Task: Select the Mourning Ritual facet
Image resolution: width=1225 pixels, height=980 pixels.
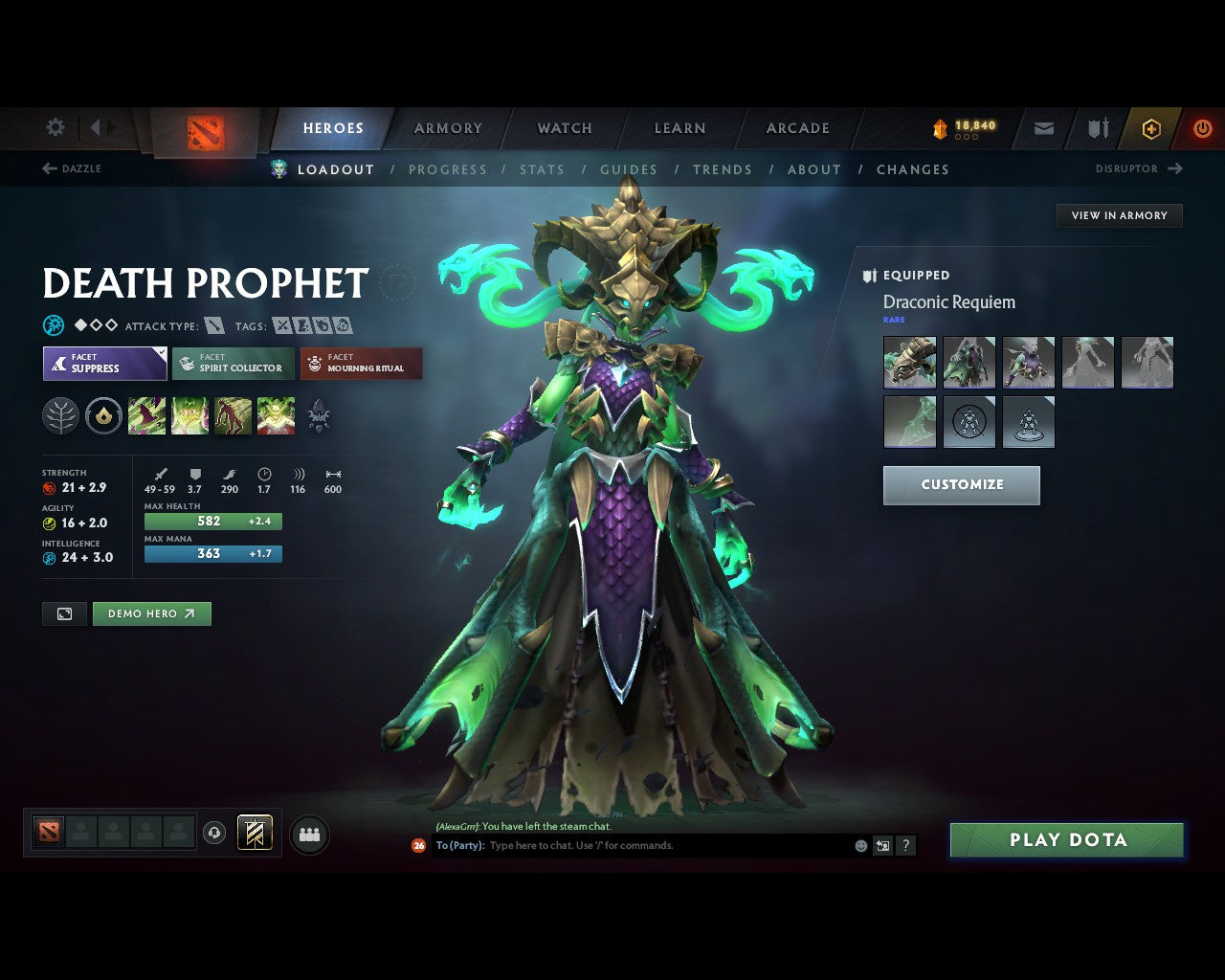Action: click(361, 364)
